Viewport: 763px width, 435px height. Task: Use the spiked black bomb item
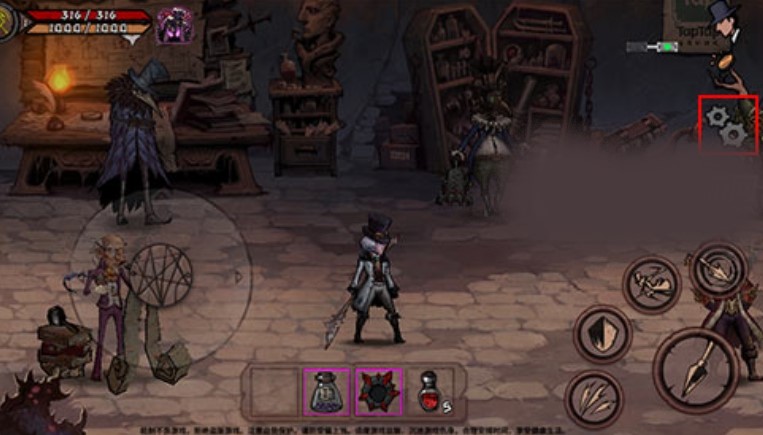click(379, 390)
